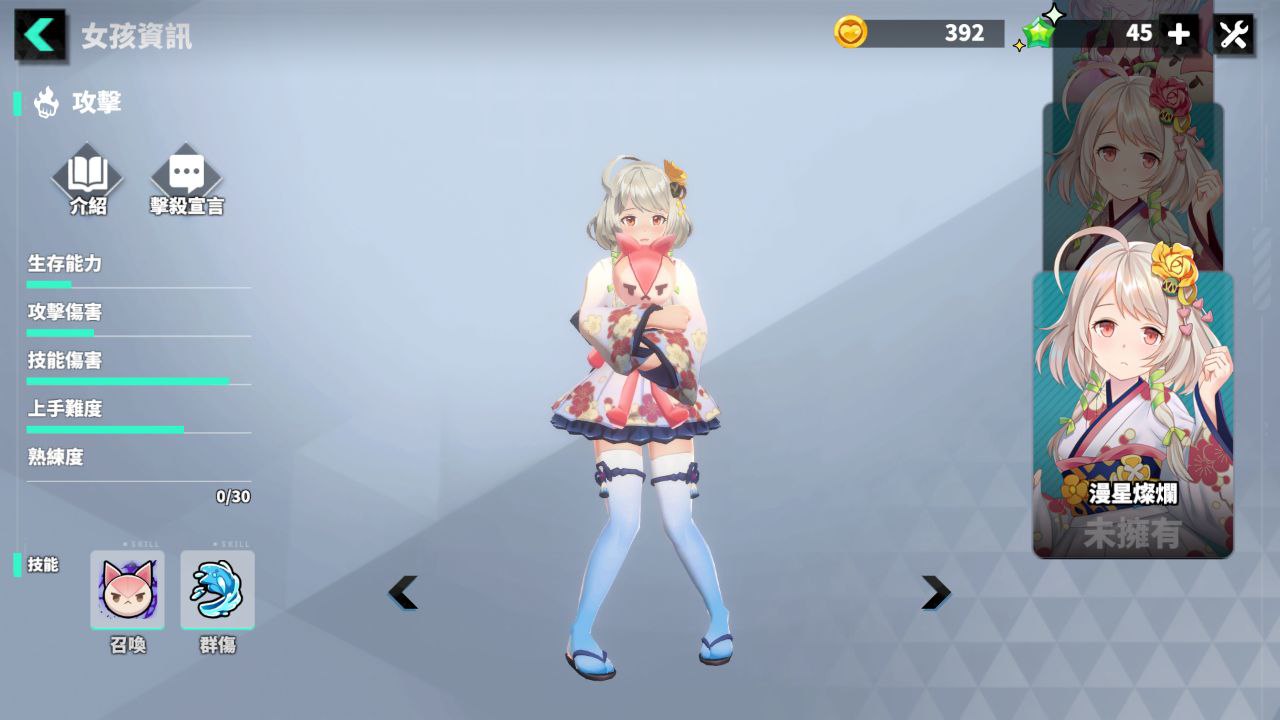
Task: Tap the 攻擊 attack role flame icon
Action: [44, 102]
